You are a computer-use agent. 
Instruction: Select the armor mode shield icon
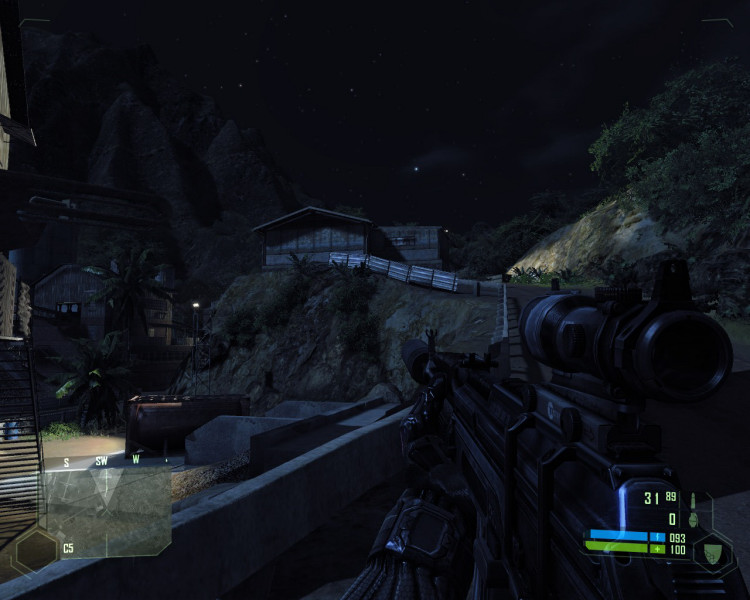tap(713, 551)
